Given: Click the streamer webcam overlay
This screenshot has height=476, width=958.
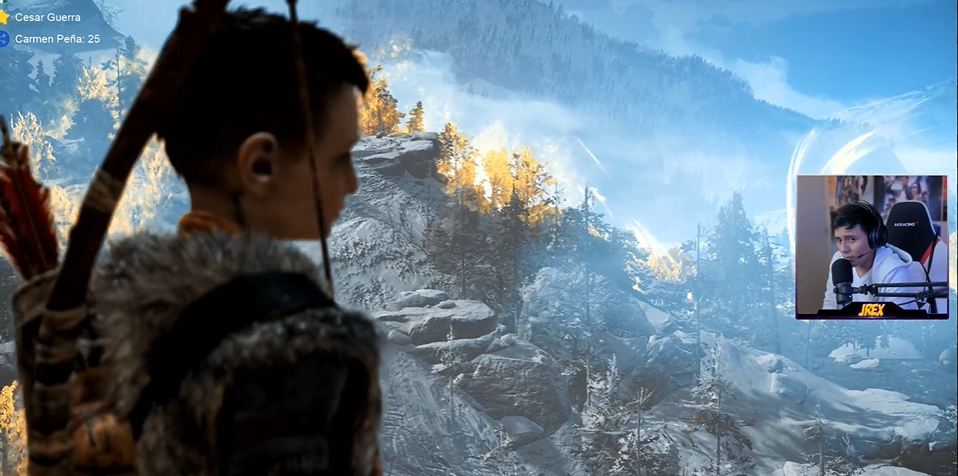Looking at the screenshot, I should point(871,246).
